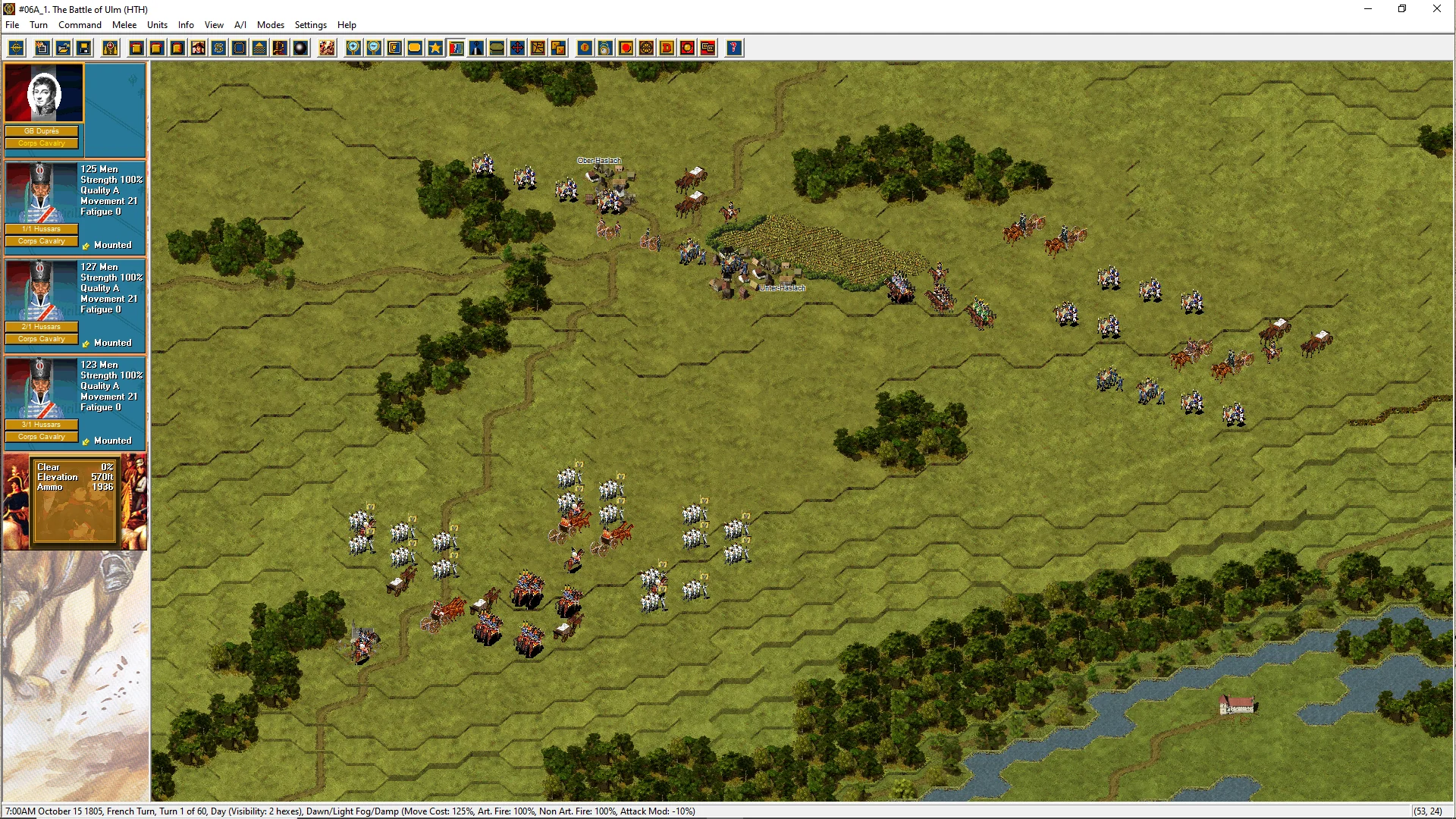Click the open folder toolbar button

click(x=64, y=49)
